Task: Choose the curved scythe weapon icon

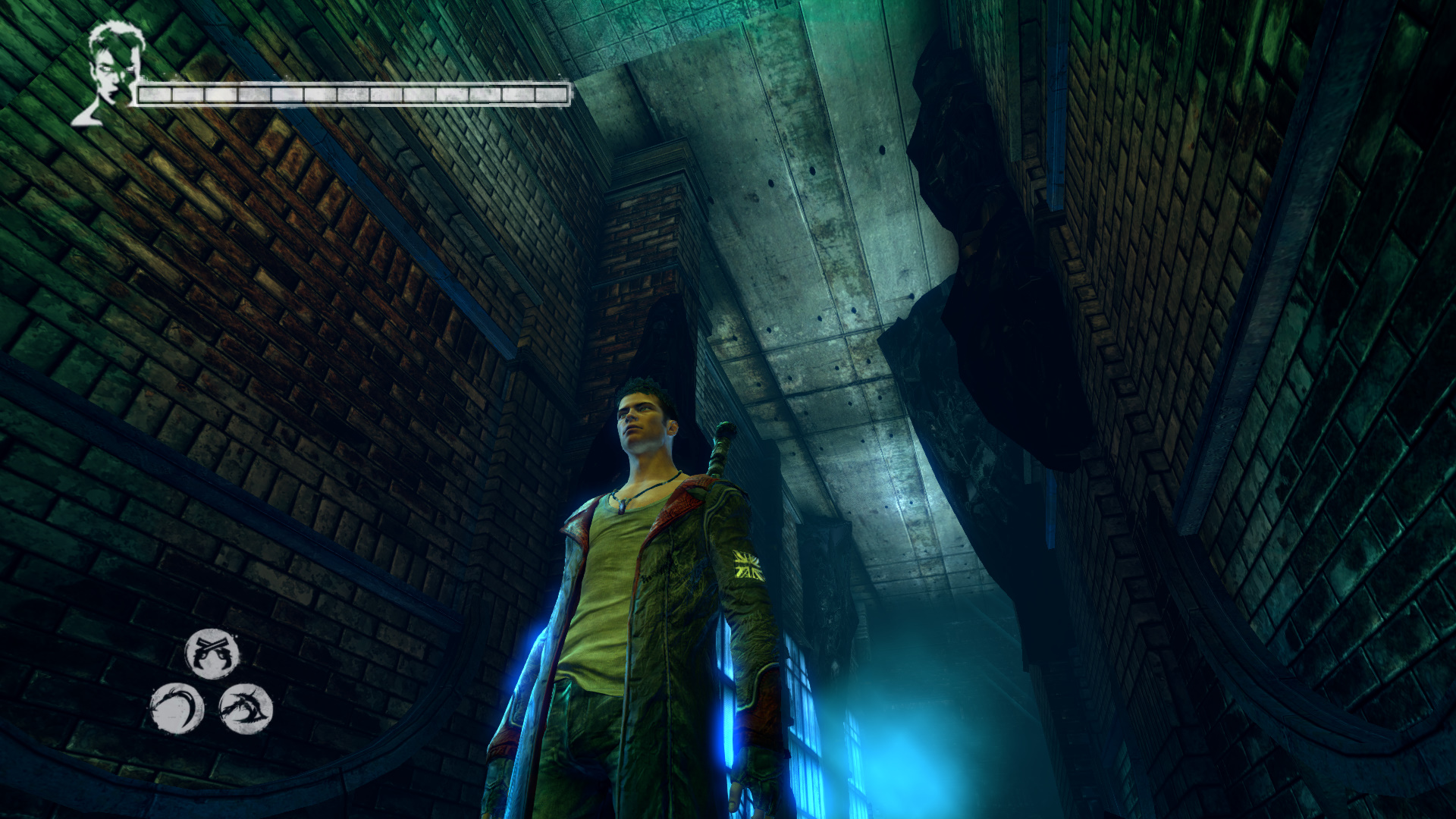Action: click(177, 708)
